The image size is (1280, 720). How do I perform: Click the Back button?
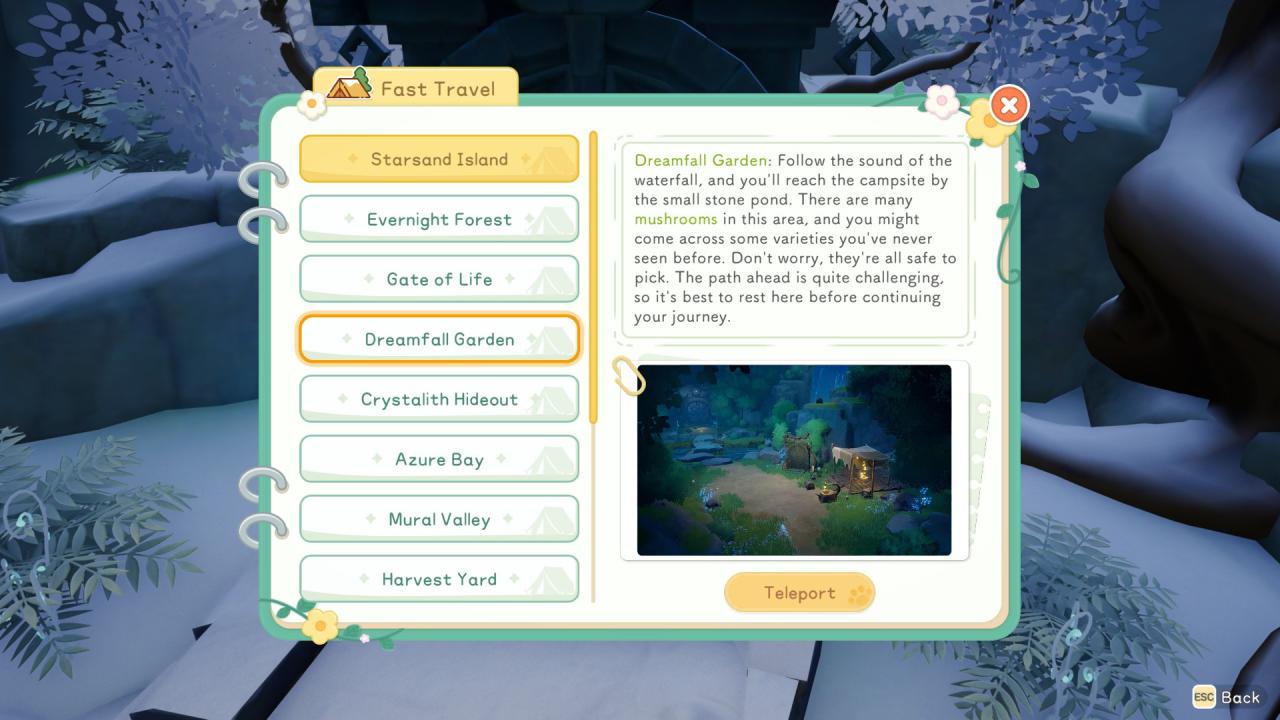pos(1228,697)
